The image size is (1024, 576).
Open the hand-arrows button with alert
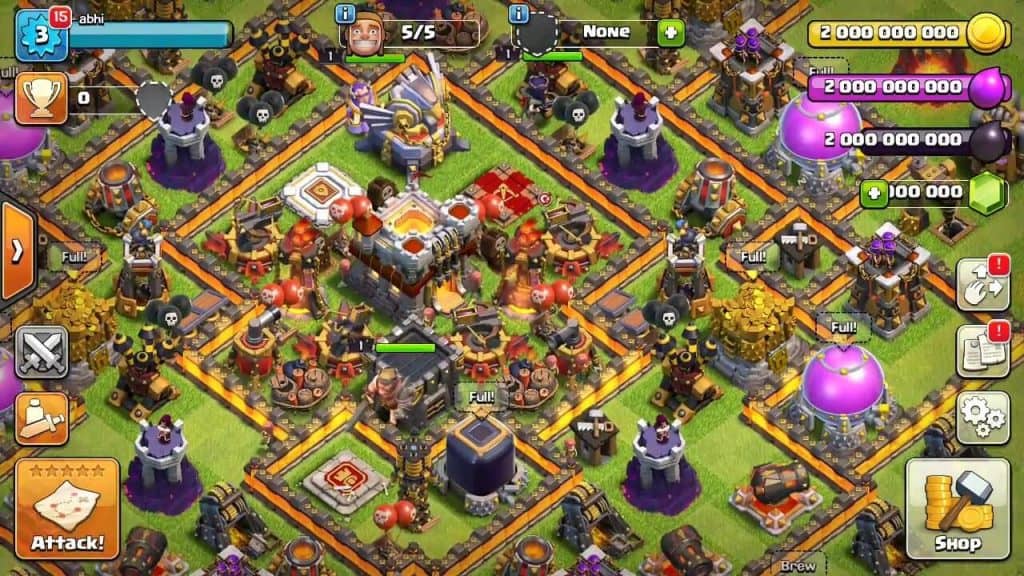pyautogui.click(x=981, y=285)
